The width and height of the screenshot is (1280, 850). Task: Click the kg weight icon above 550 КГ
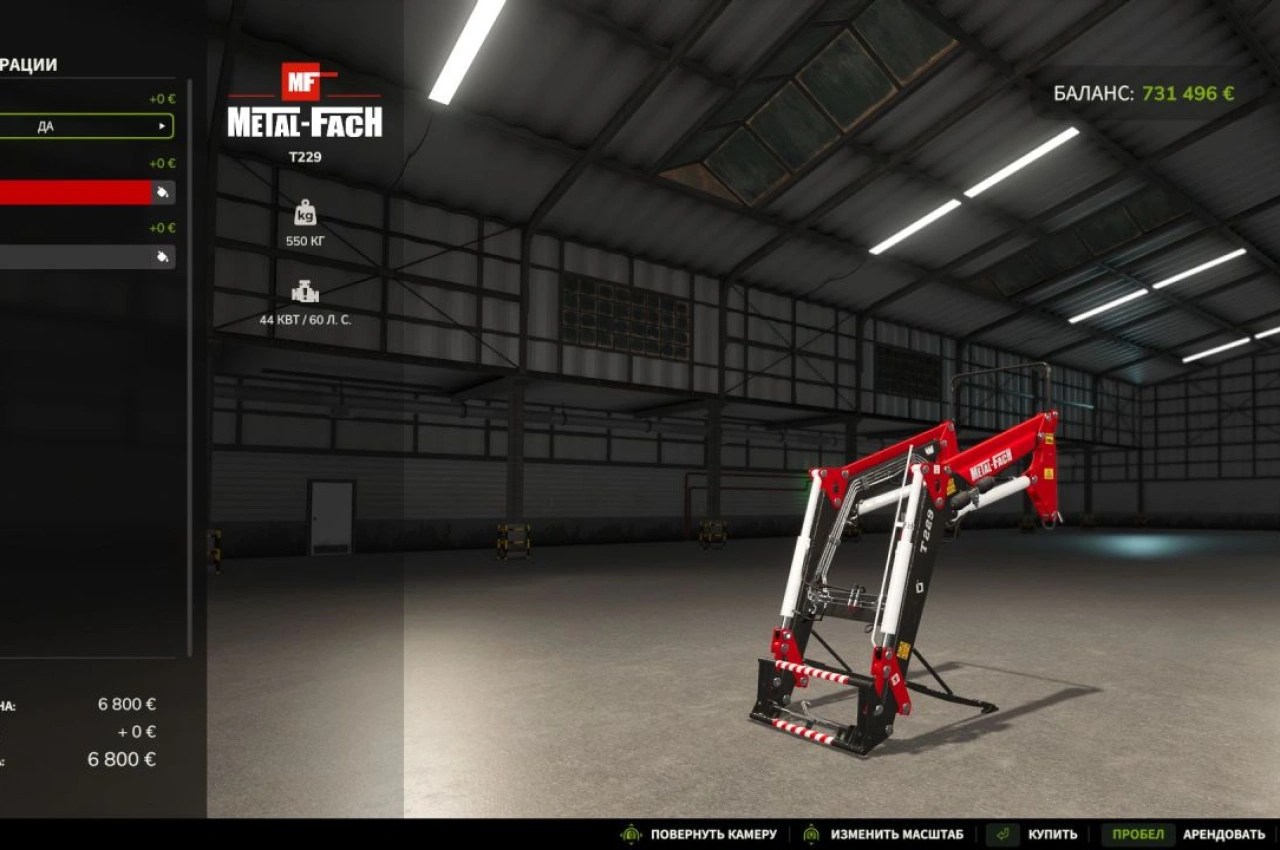coord(305,213)
